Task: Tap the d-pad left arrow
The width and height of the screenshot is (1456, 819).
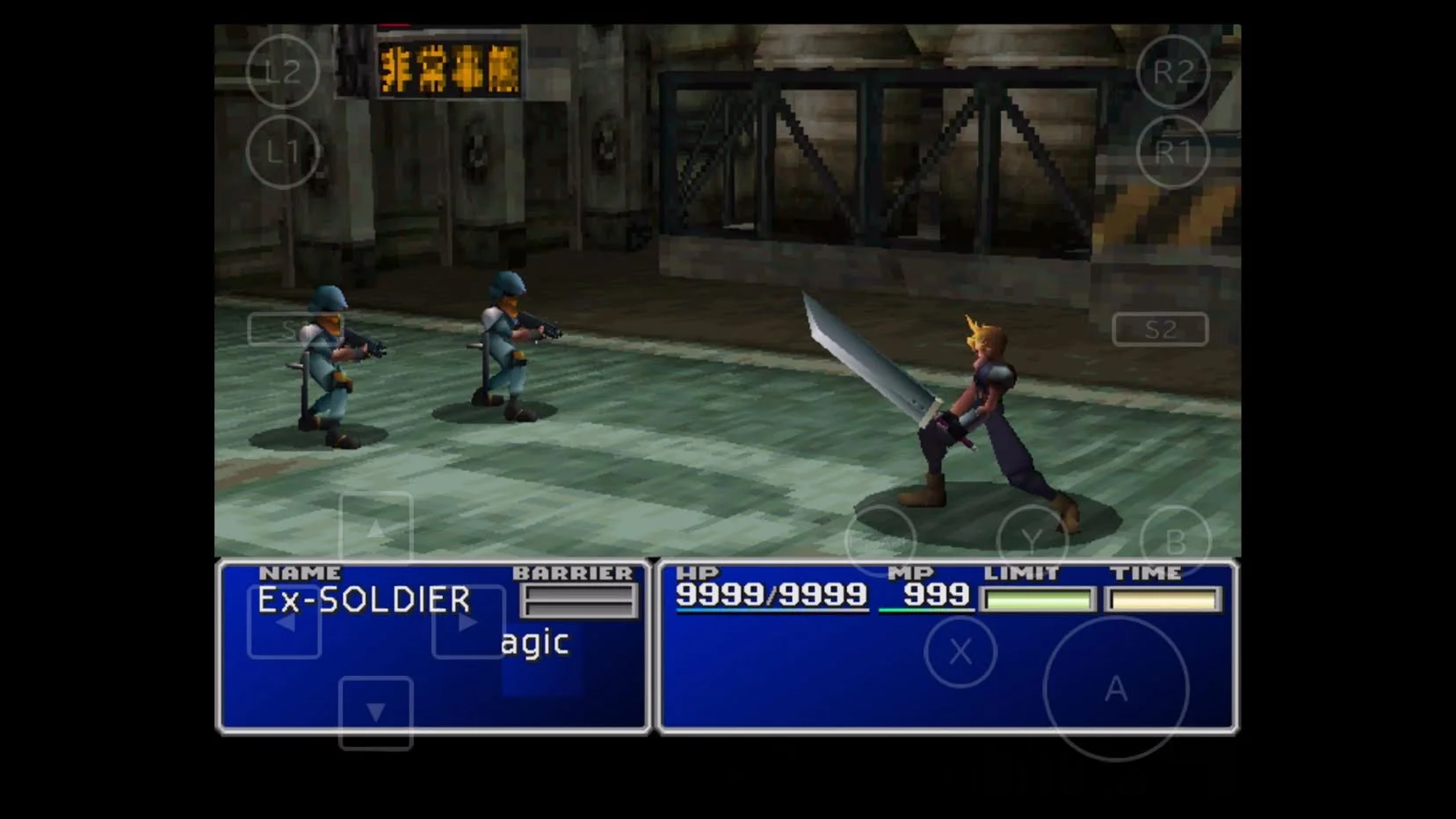Action: [x=284, y=620]
